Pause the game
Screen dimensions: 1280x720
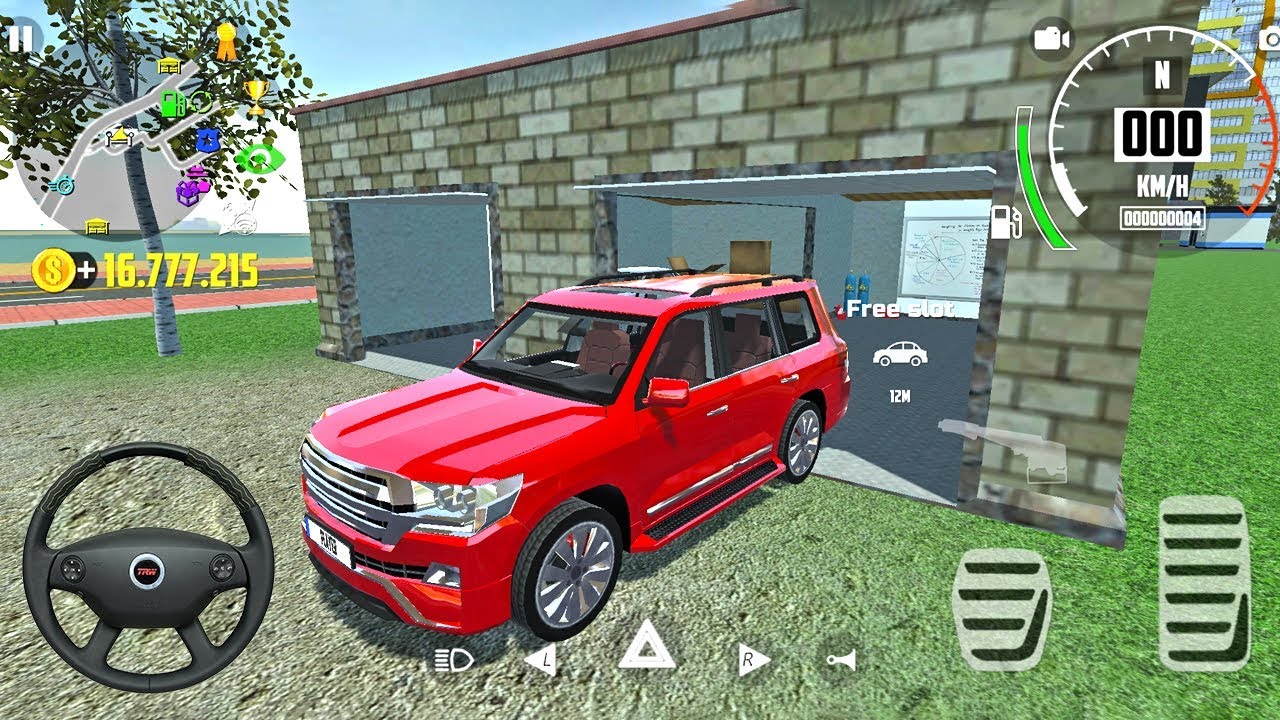point(21,39)
